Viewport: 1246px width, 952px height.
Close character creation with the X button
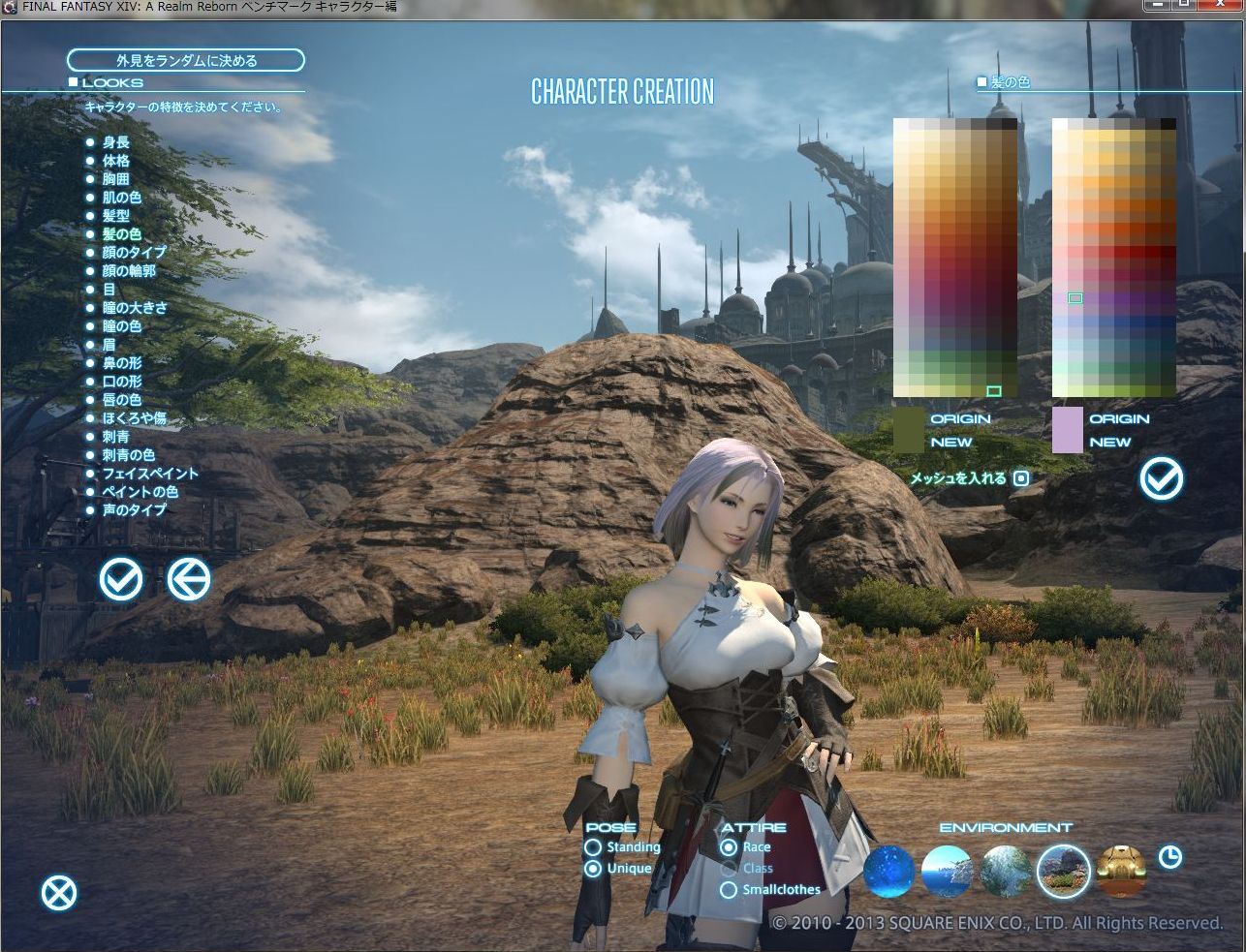coord(59,893)
